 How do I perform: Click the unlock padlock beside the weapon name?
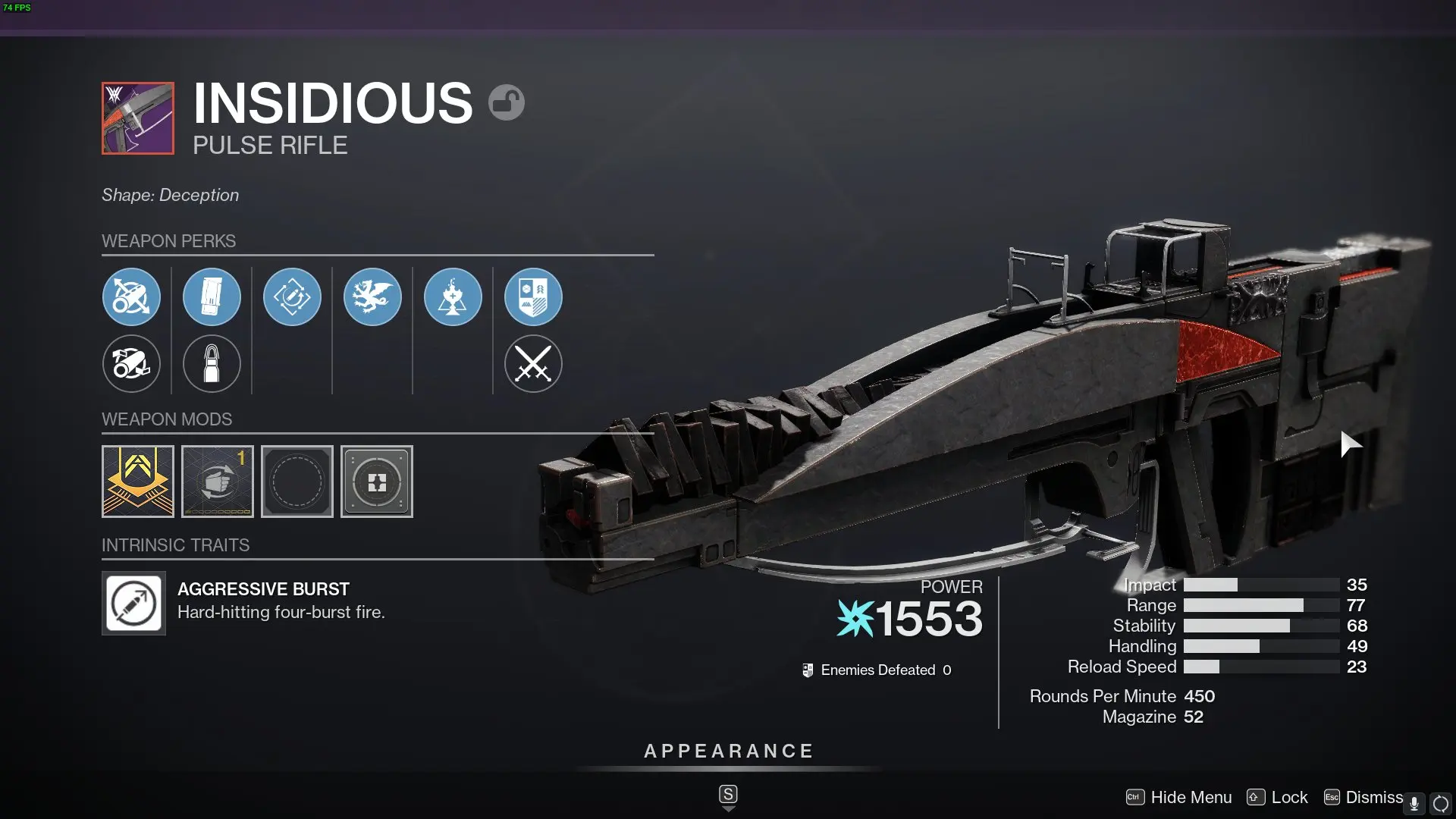[x=507, y=101]
